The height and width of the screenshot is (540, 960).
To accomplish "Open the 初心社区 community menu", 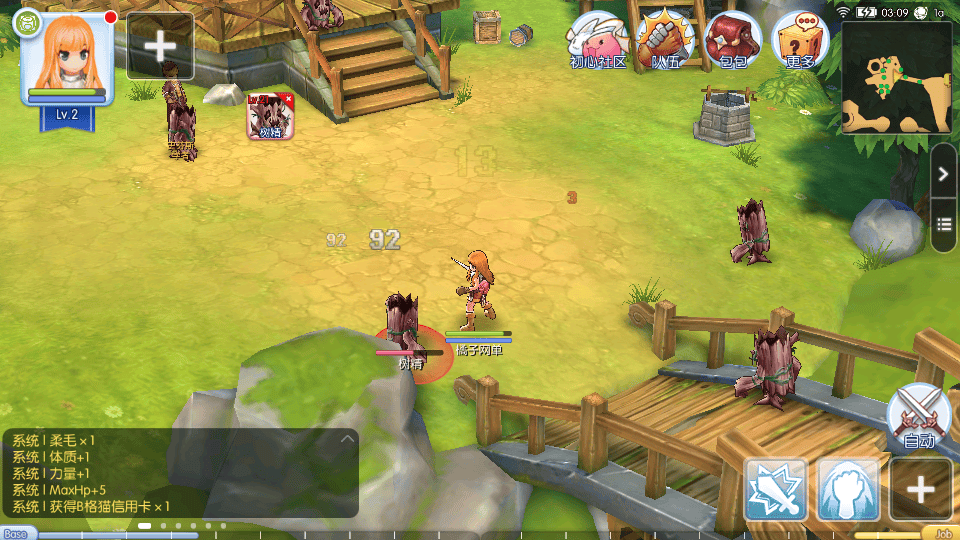I will tap(597, 41).
